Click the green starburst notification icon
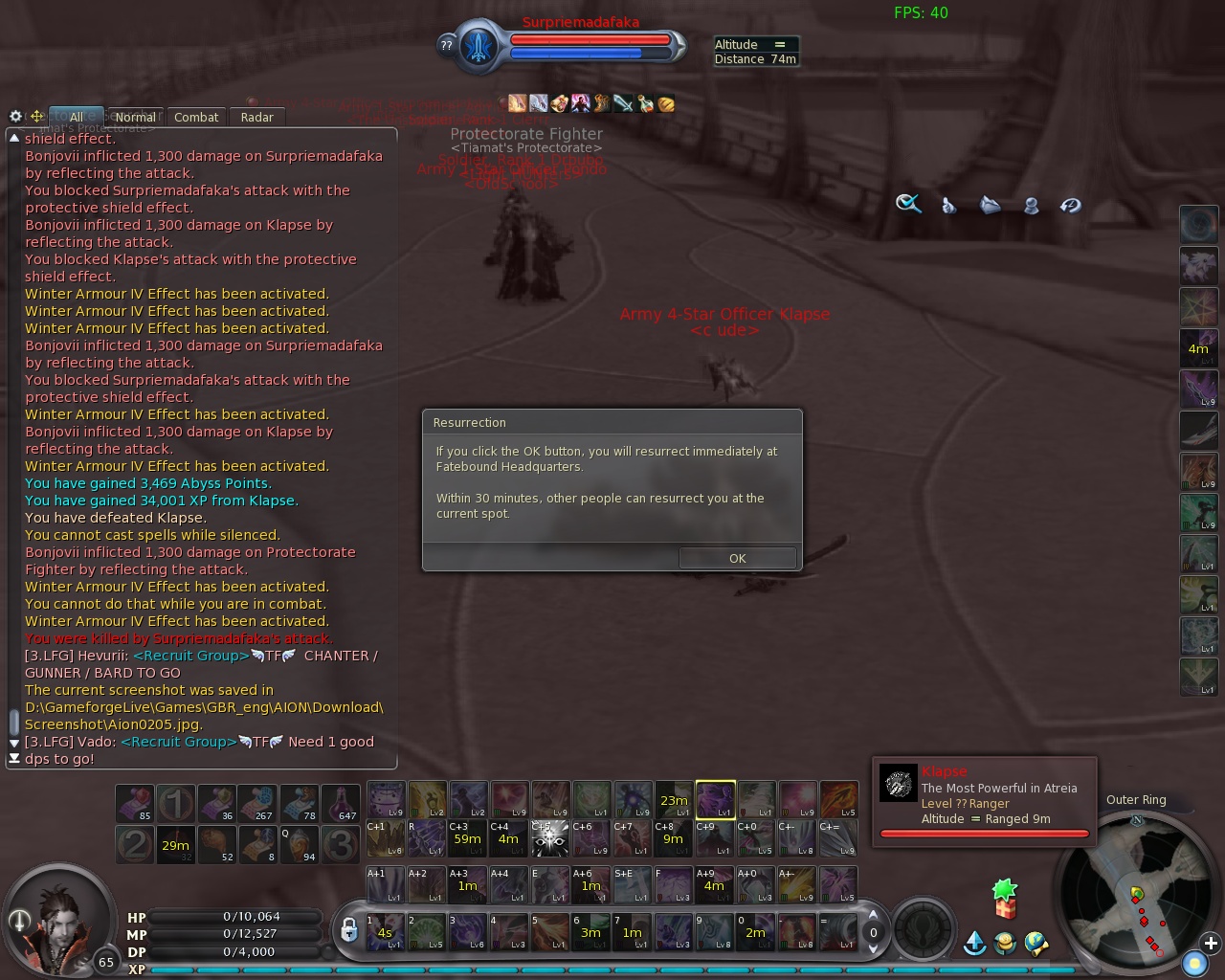This screenshot has height=980, width=1225. [1004, 889]
